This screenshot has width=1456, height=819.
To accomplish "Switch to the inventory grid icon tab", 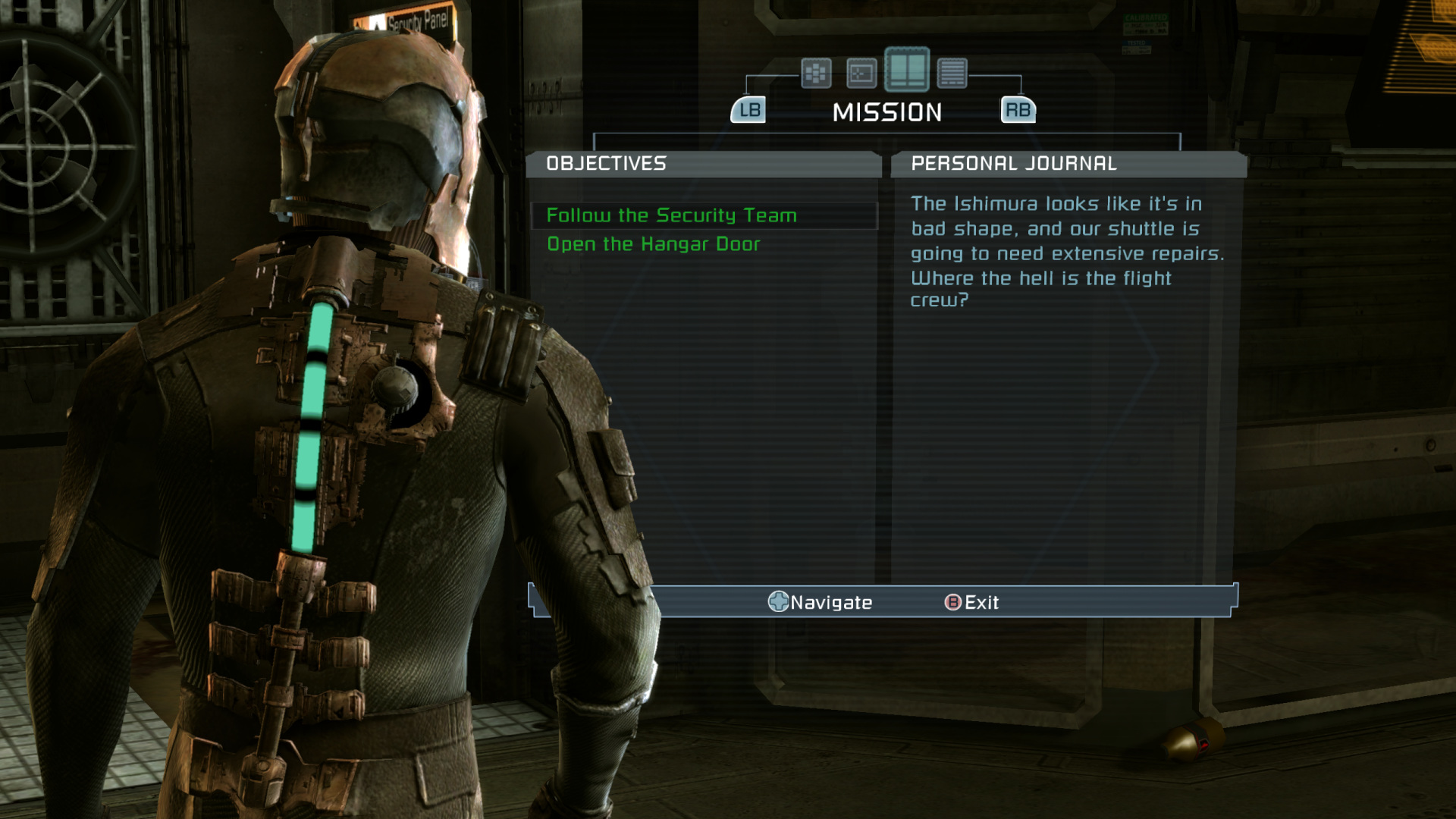I will pos(816,74).
